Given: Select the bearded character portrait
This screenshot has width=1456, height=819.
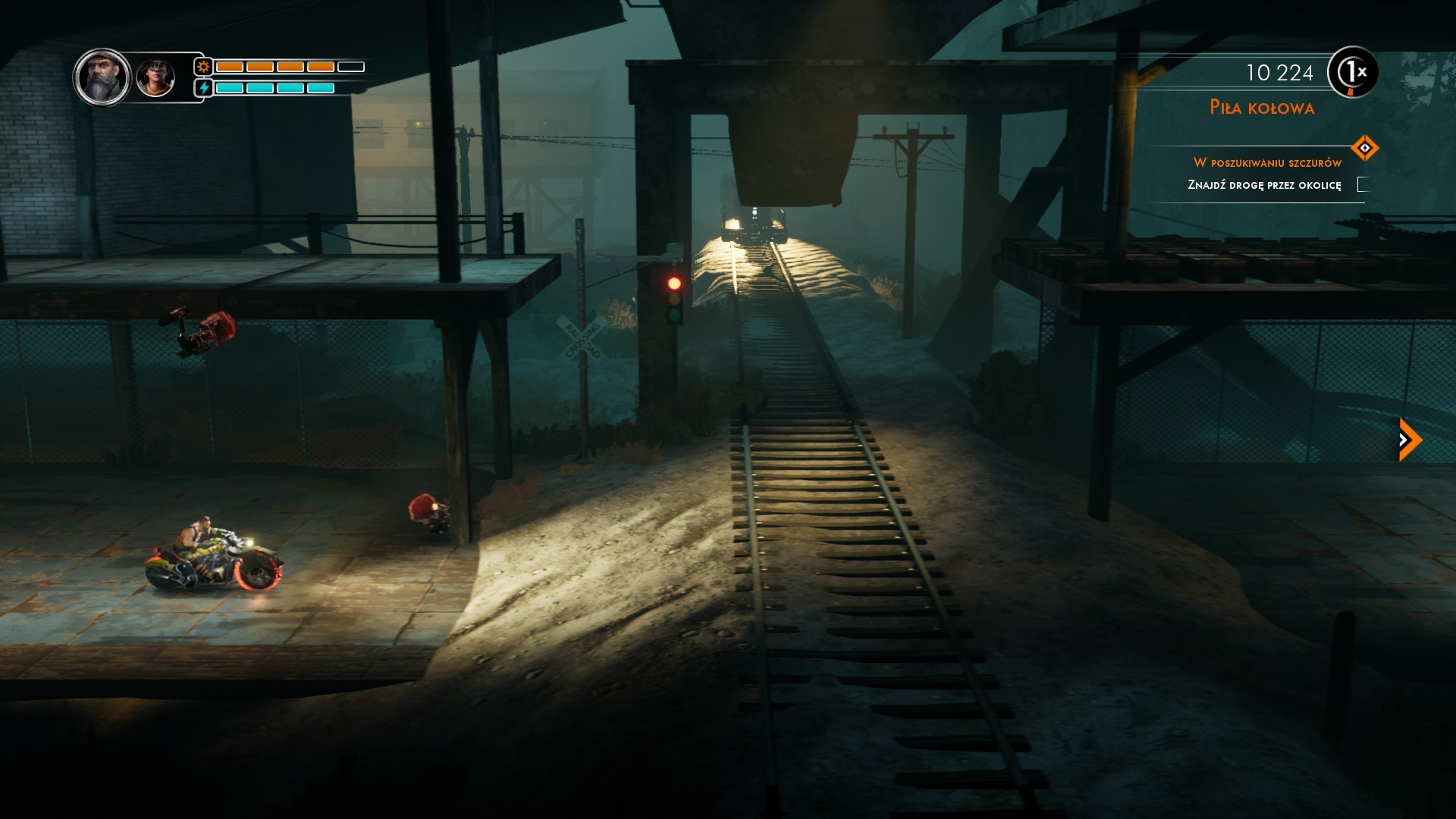Looking at the screenshot, I should click(x=101, y=78).
